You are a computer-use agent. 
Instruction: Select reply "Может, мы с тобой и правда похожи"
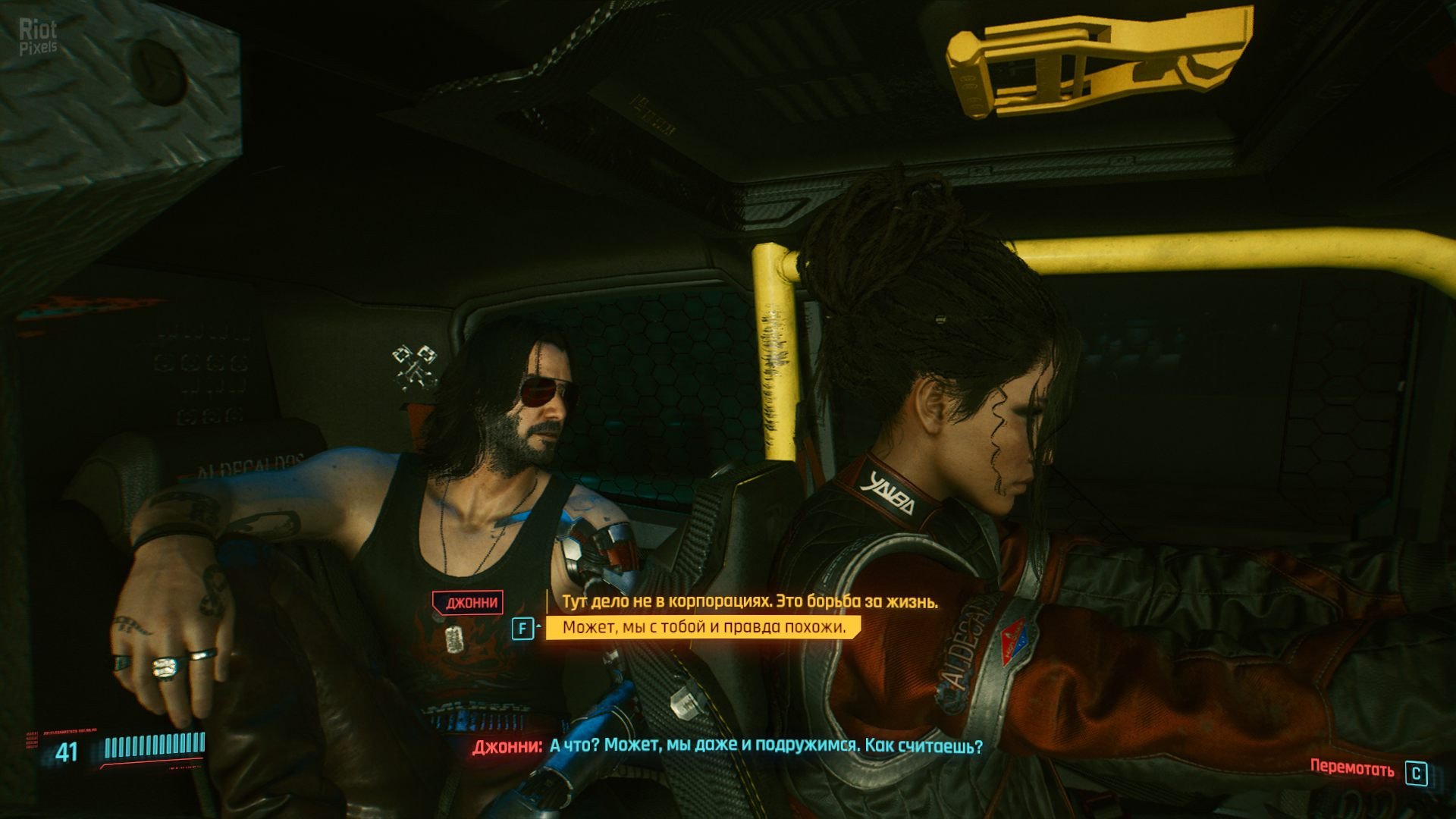pos(703,627)
